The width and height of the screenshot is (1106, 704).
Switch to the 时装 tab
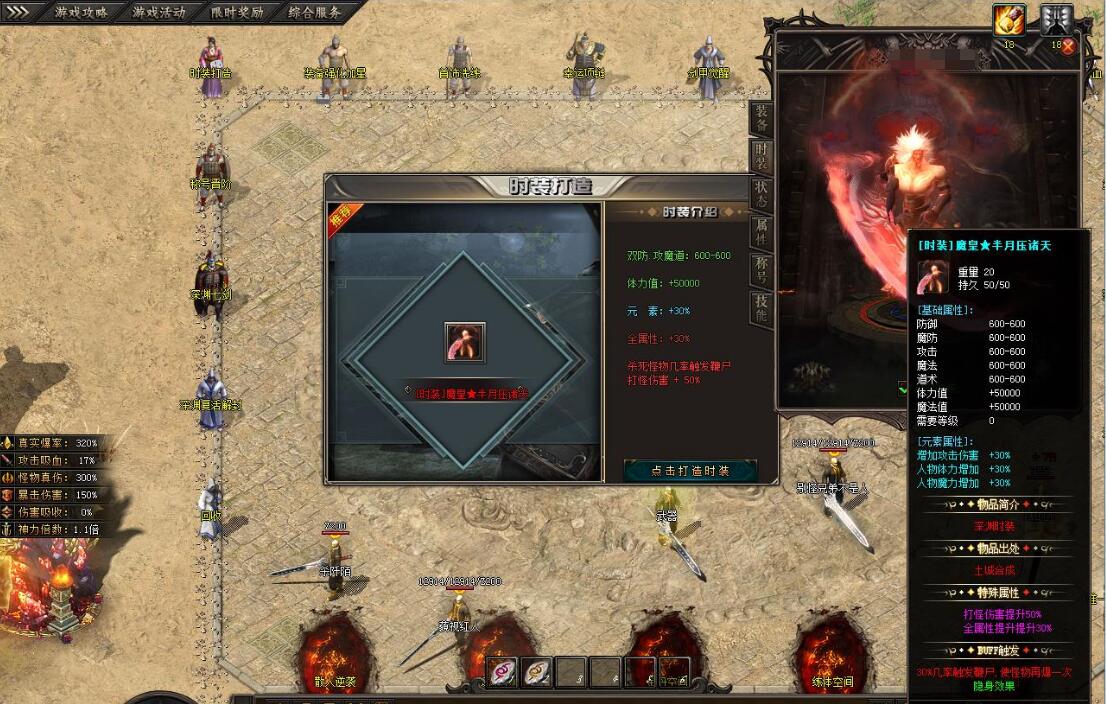coord(762,155)
